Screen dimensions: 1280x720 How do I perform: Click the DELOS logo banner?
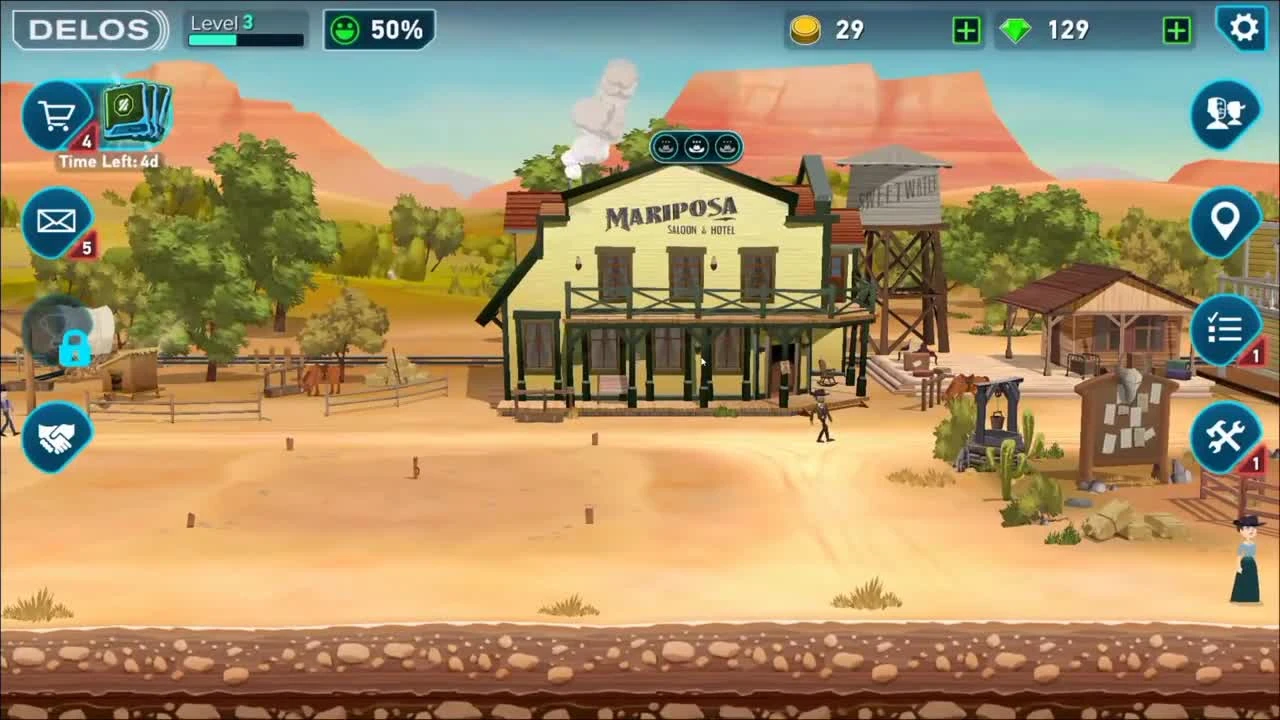[85, 28]
